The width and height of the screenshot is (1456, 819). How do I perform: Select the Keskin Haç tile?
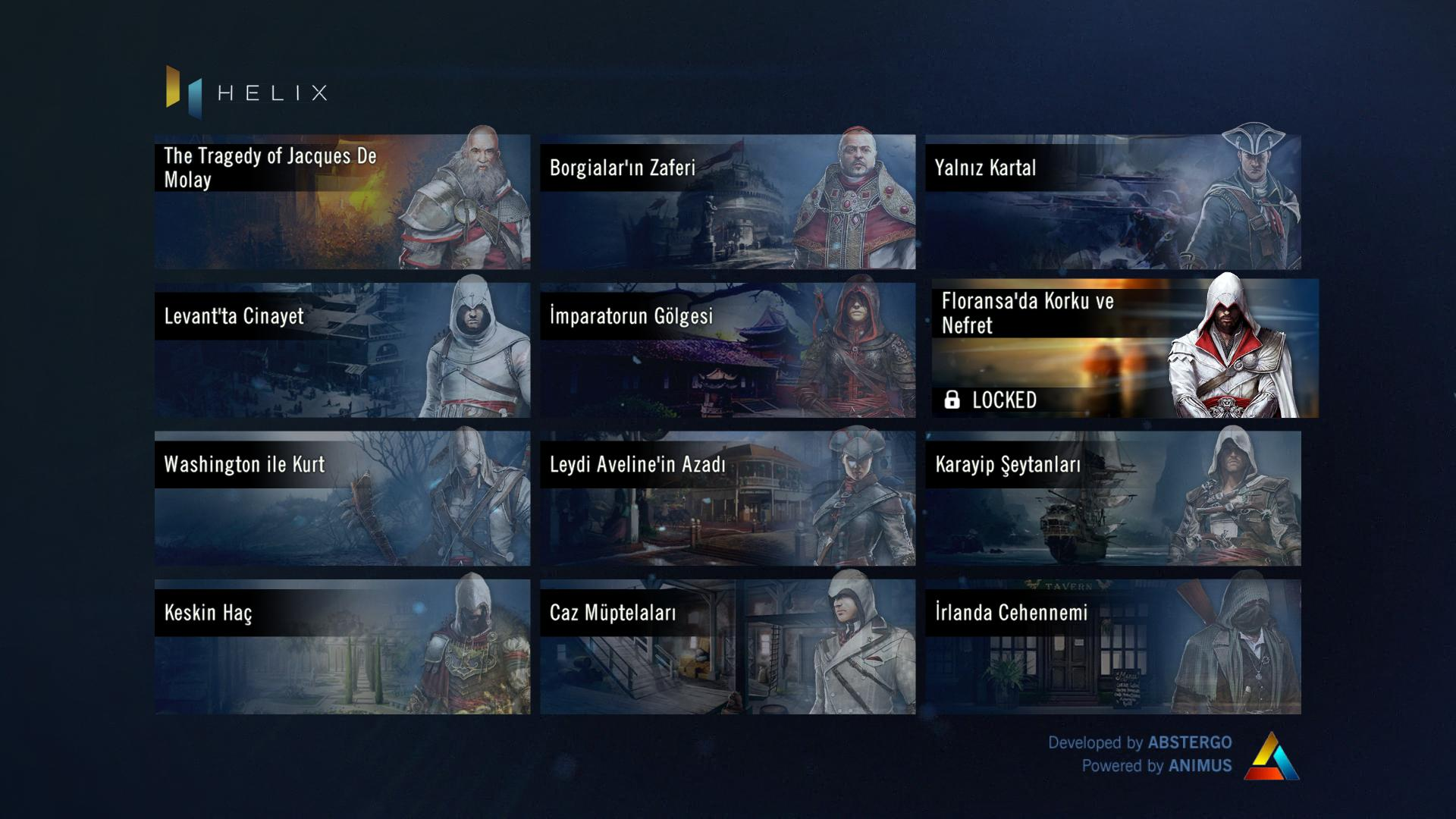tap(342, 647)
